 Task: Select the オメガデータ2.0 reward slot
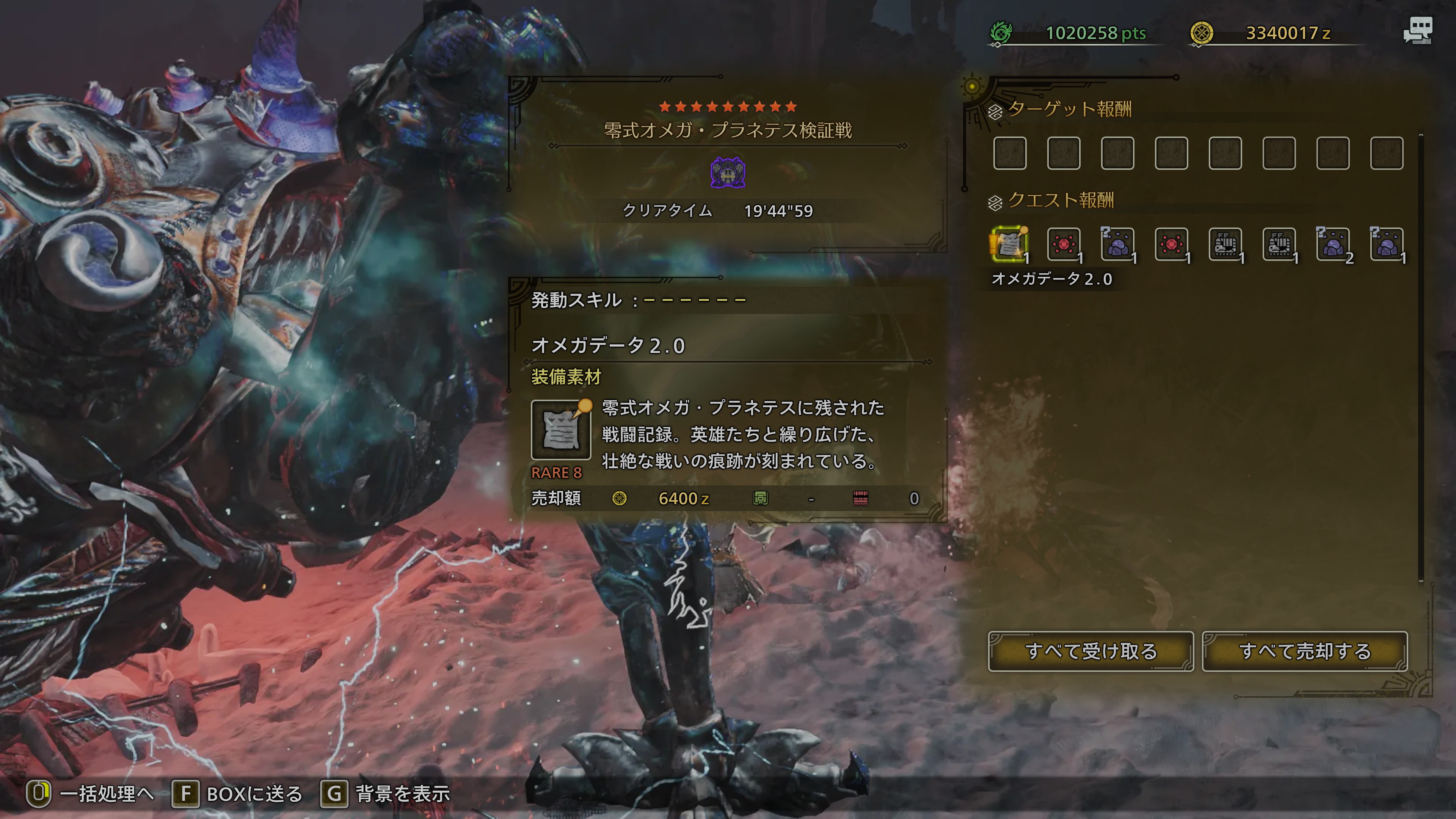(1009, 244)
